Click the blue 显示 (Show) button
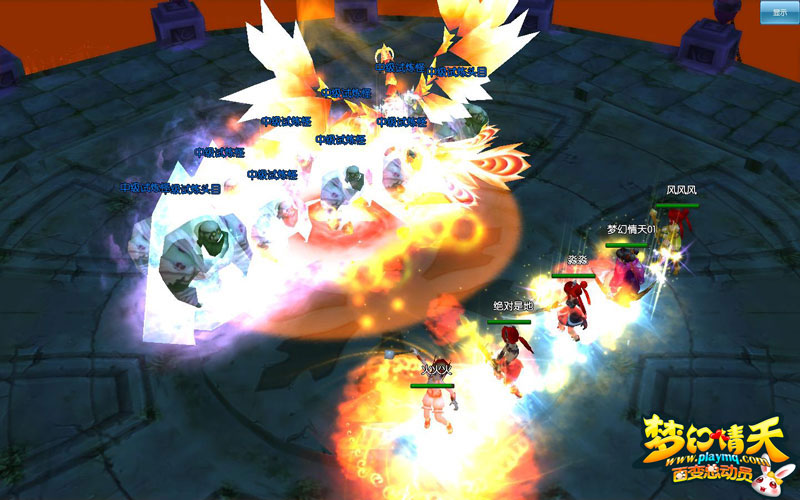This screenshot has height=500, width=800. 779,12
